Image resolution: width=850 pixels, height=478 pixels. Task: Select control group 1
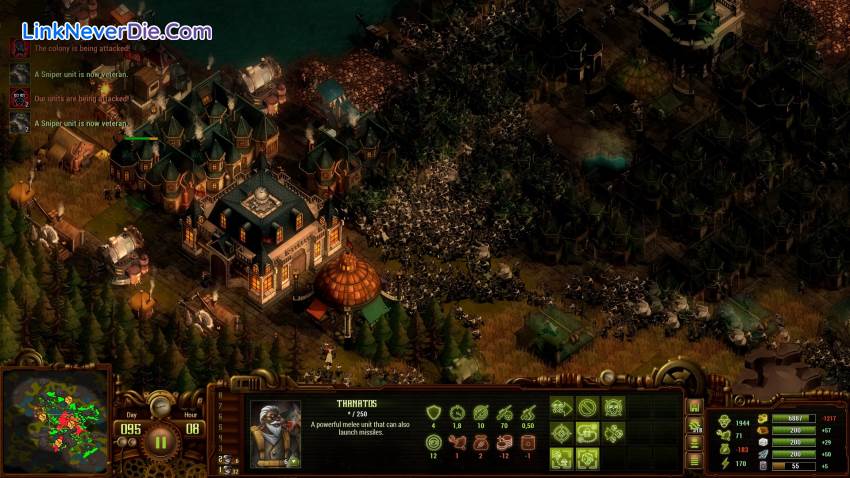pos(223,469)
